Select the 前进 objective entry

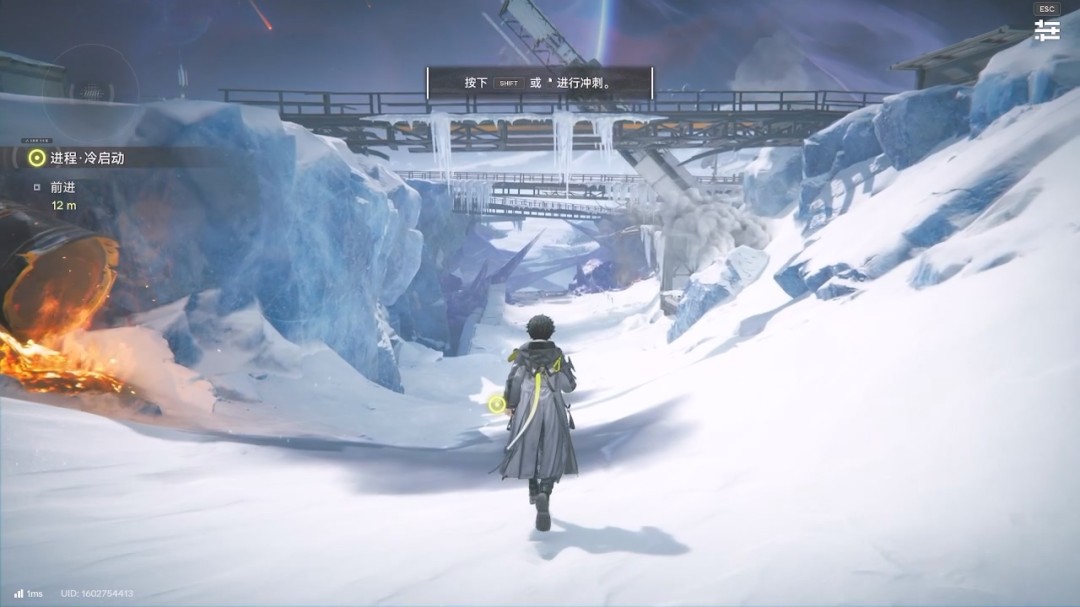63,187
